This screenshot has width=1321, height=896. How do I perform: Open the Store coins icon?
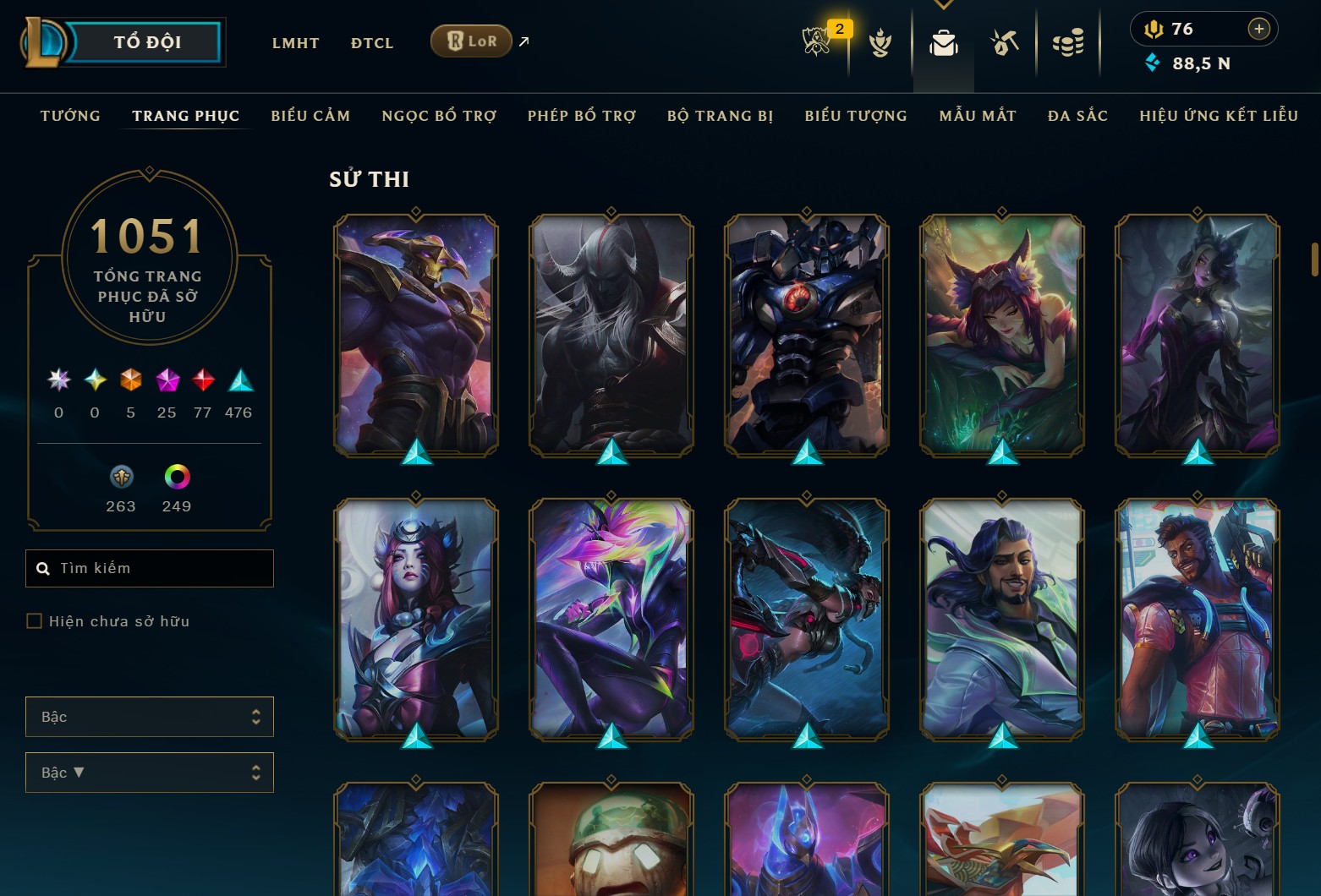[x=1068, y=42]
